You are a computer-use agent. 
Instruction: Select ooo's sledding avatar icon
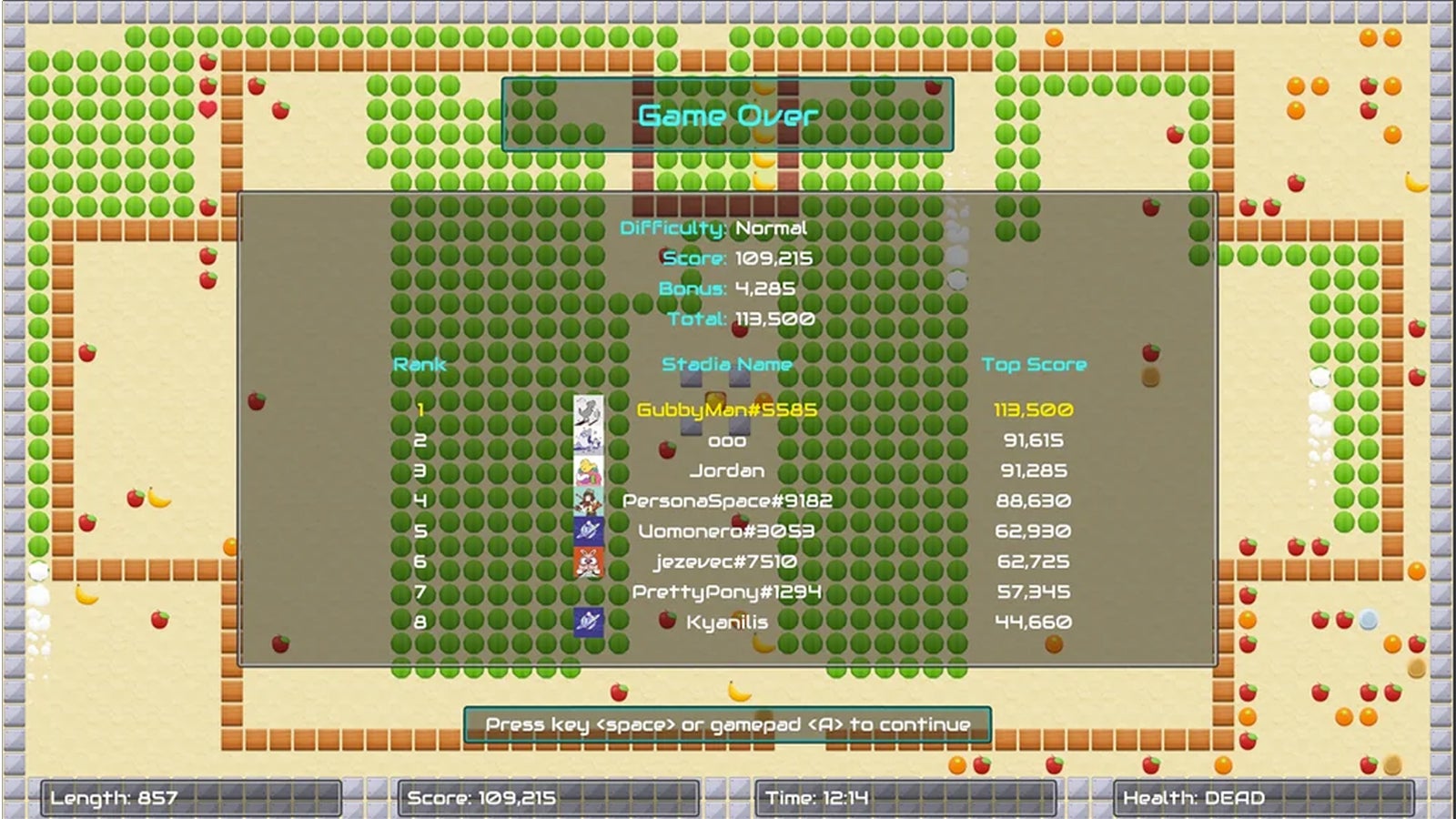click(587, 441)
